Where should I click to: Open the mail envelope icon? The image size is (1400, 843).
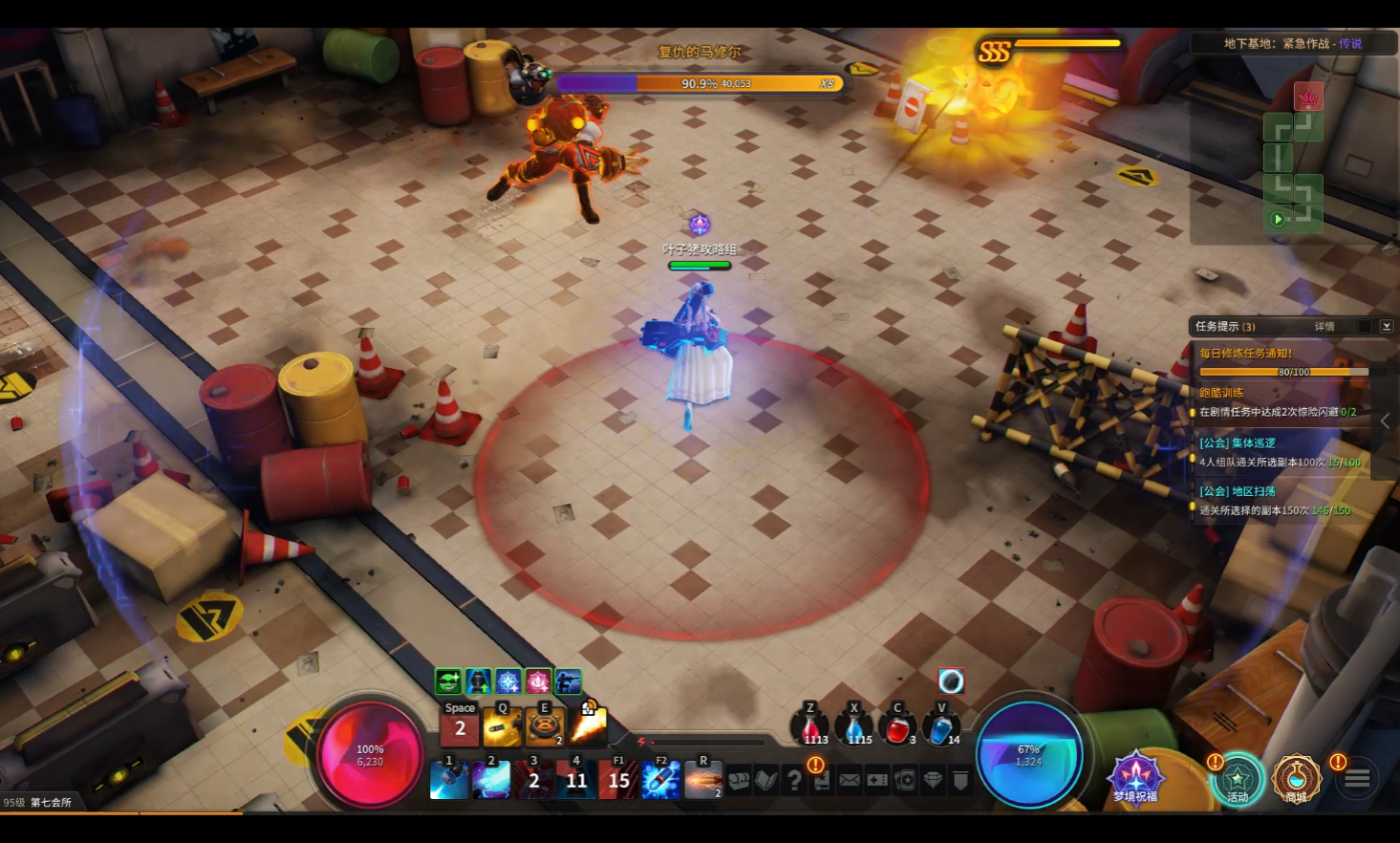850,780
